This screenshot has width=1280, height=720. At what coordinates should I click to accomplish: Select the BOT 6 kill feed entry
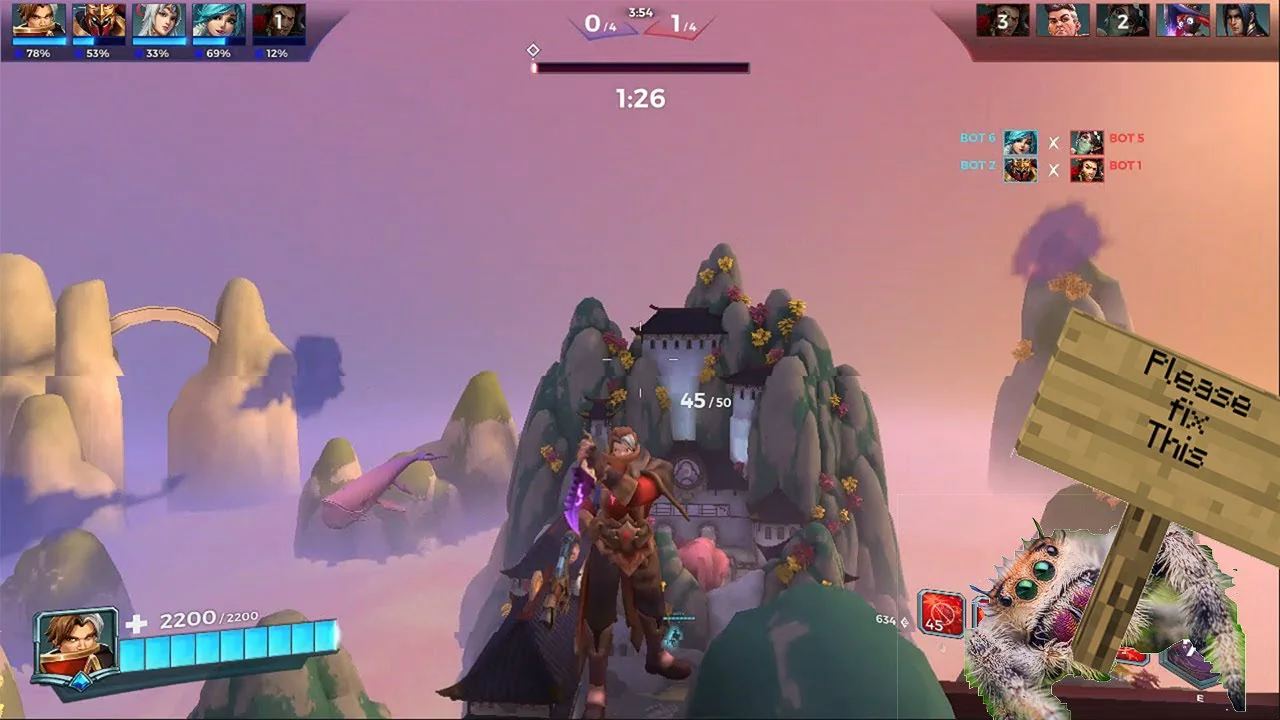pyautogui.click(x=1021, y=142)
